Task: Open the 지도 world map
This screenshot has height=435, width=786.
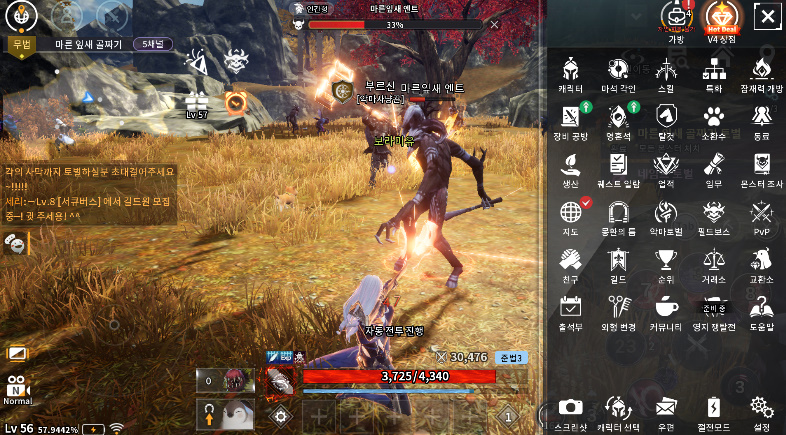Action: pyautogui.click(x=570, y=212)
